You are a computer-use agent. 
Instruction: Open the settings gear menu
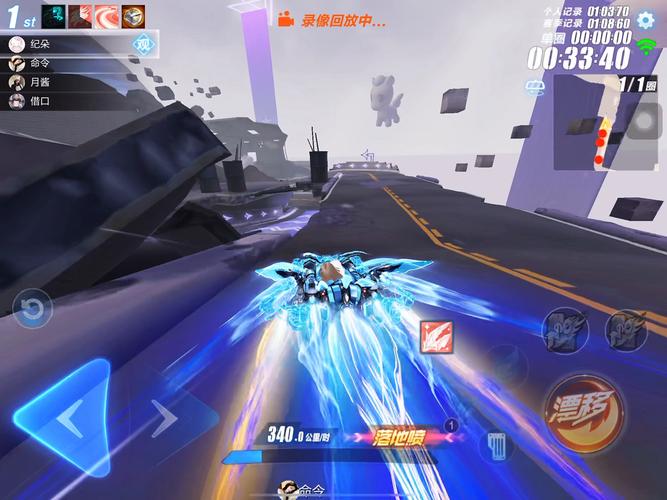645,17
